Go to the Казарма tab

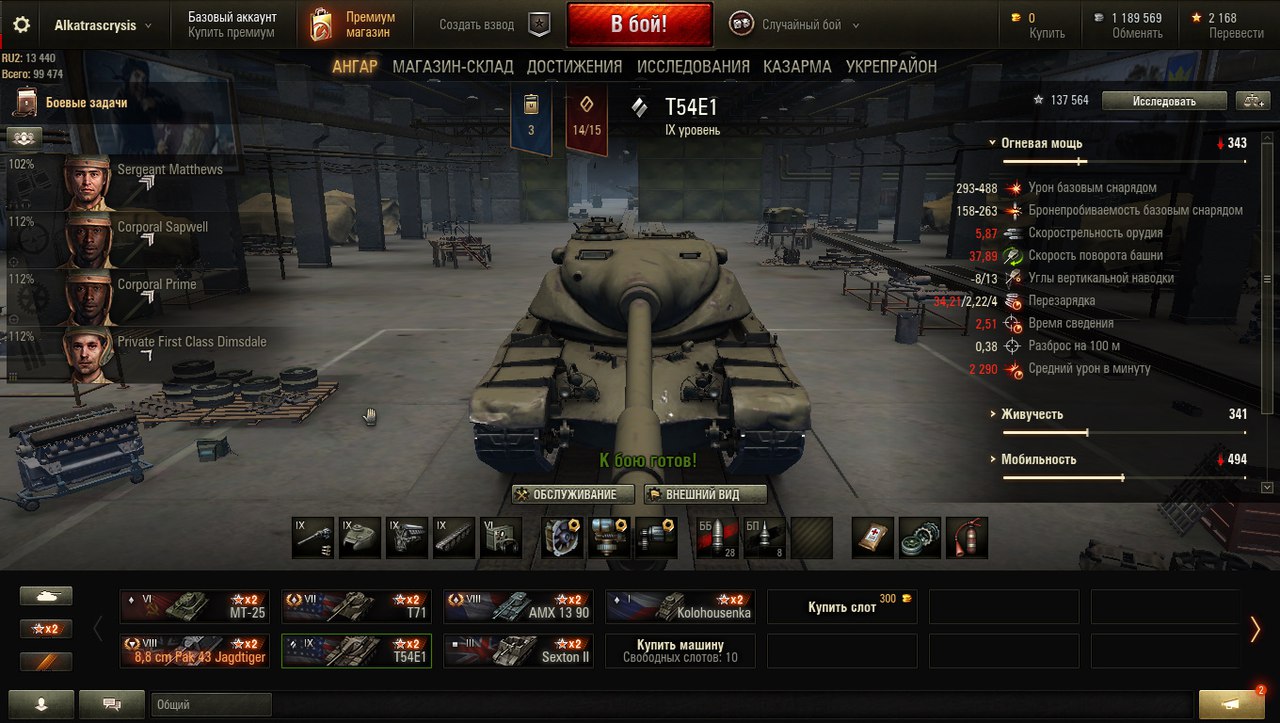coord(797,67)
